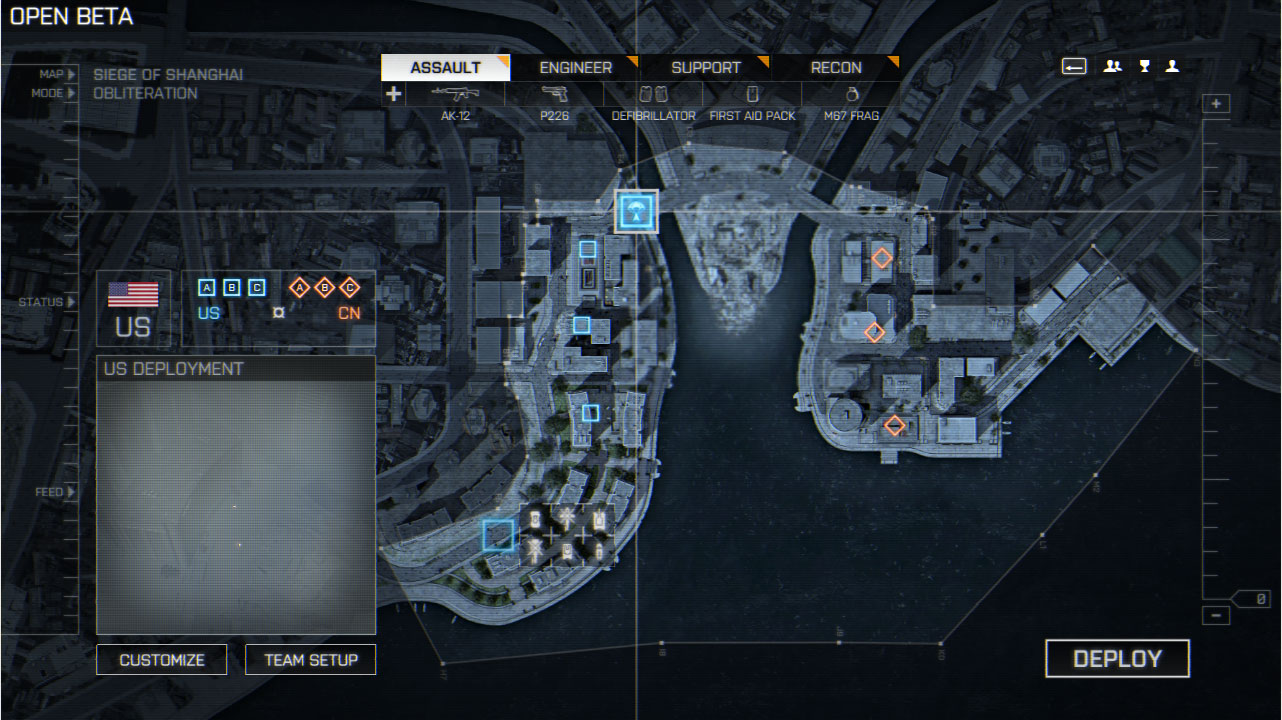Viewport: 1282px width, 720px height.
Task: Zoom in the map with plus button
Action: [x=1216, y=104]
